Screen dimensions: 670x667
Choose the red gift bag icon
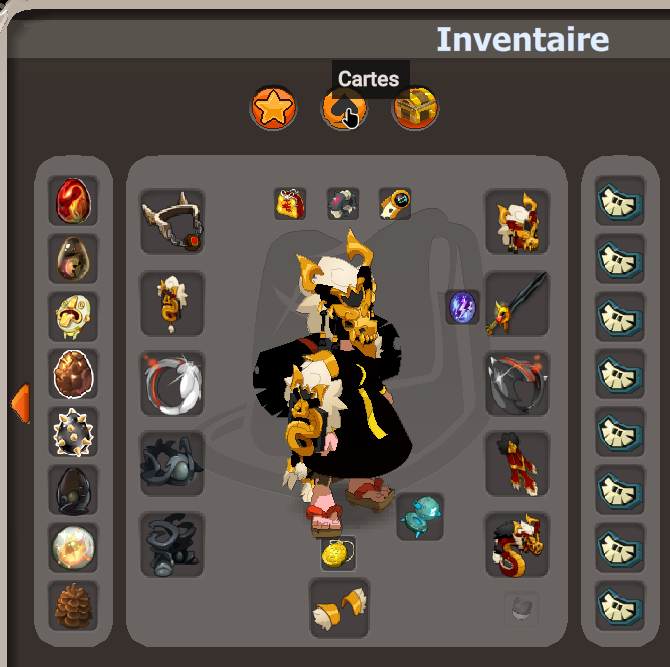(290, 203)
